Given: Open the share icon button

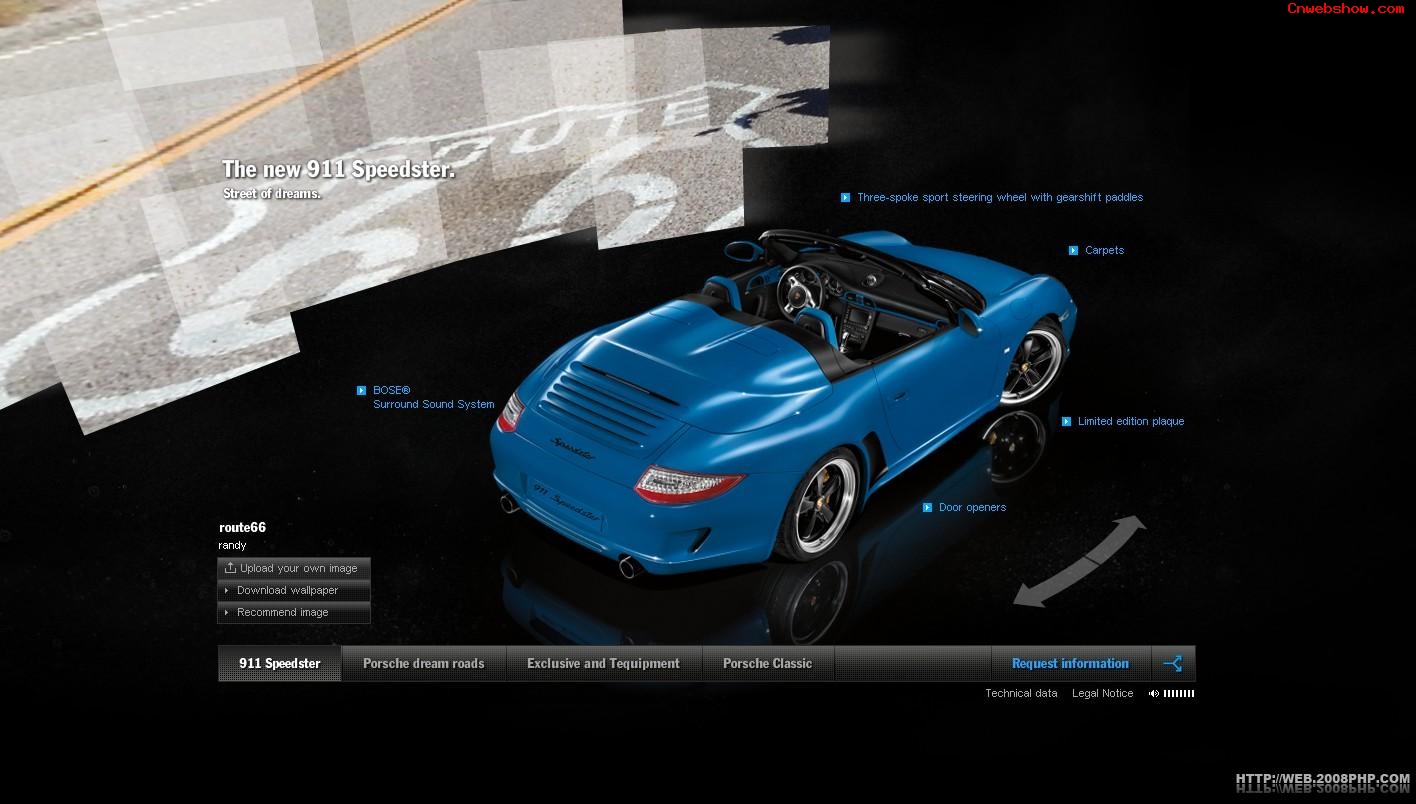Looking at the screenshot, I should 1173,664.
